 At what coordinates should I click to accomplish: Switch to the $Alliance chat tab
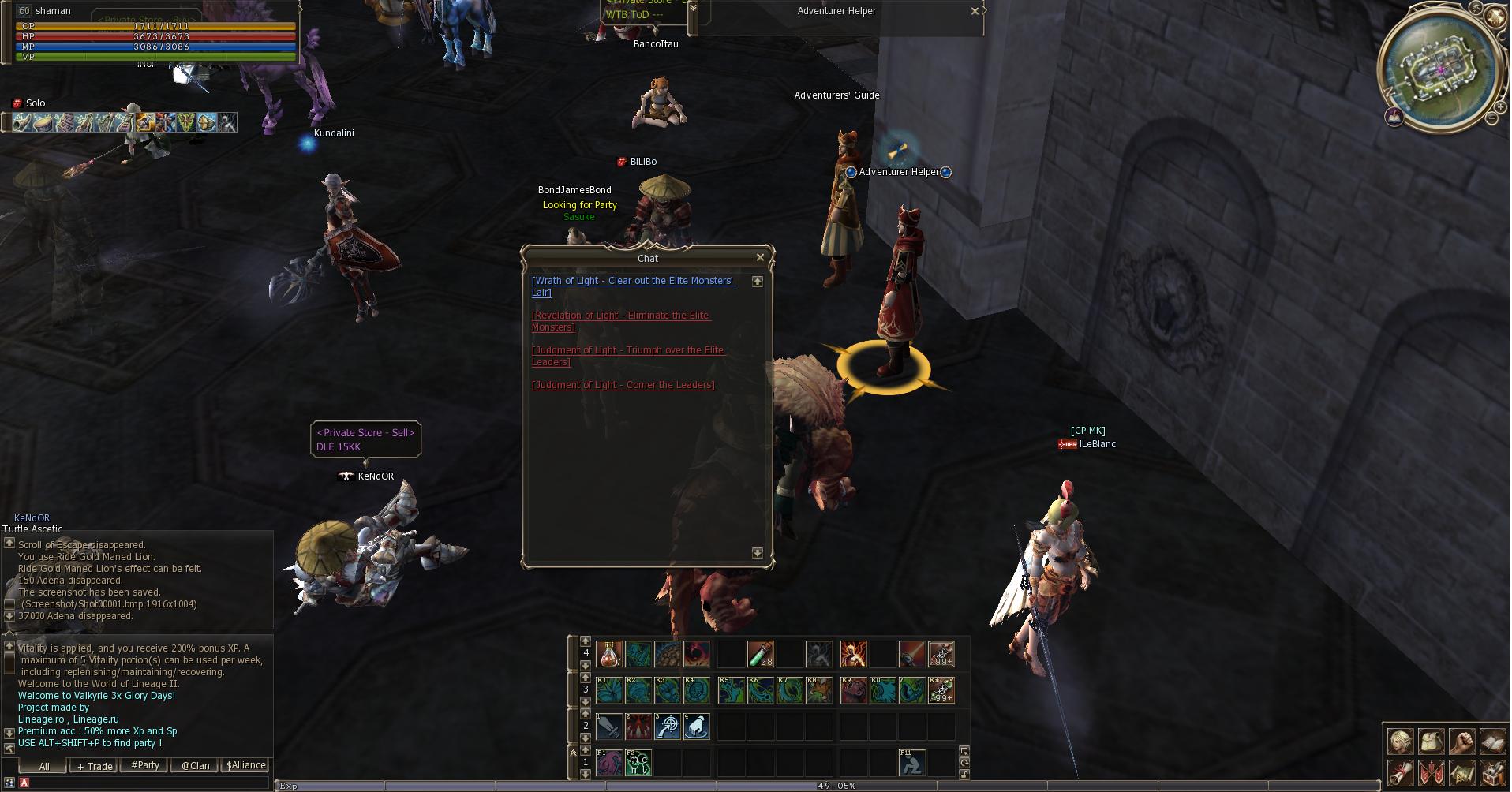click(245, 765)
